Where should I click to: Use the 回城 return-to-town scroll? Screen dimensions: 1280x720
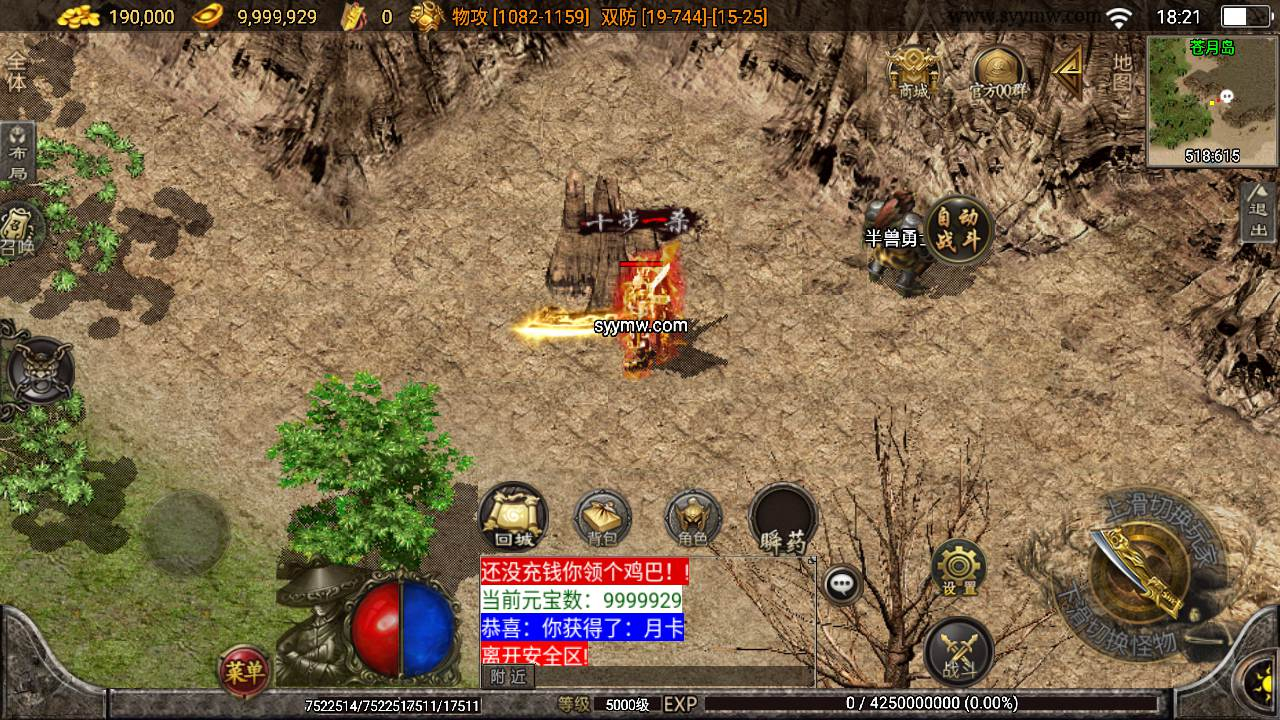[x=513, y=517]
